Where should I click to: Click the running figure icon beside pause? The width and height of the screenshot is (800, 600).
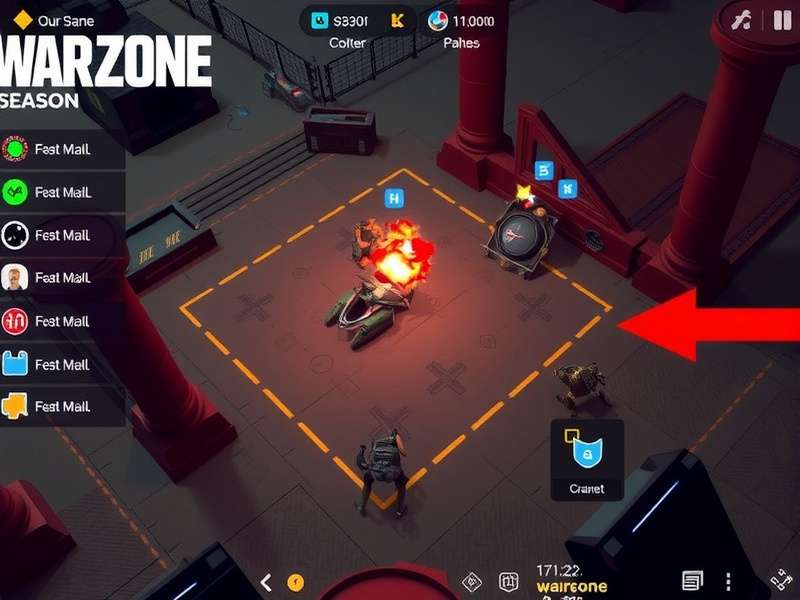click(x=741, y=21)
